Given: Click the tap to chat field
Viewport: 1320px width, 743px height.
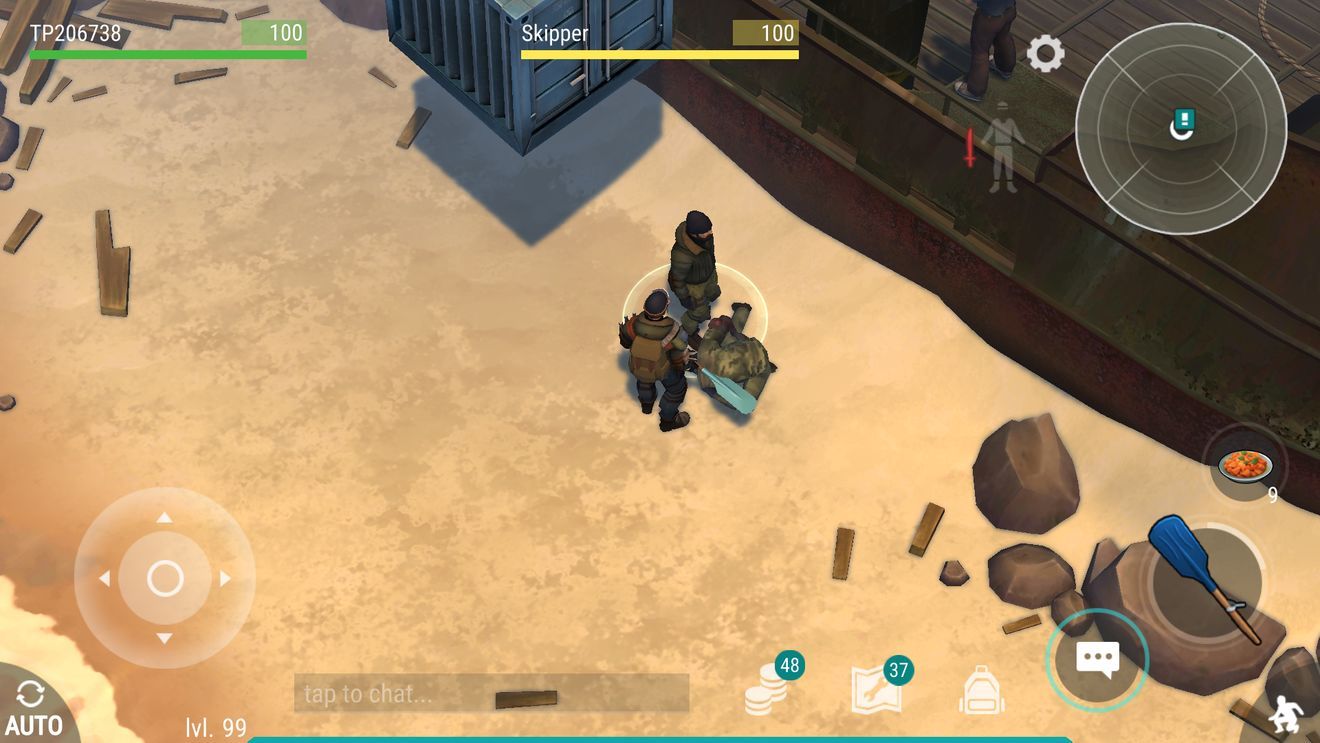Looking at the screenshot, I should click(491, 693).
